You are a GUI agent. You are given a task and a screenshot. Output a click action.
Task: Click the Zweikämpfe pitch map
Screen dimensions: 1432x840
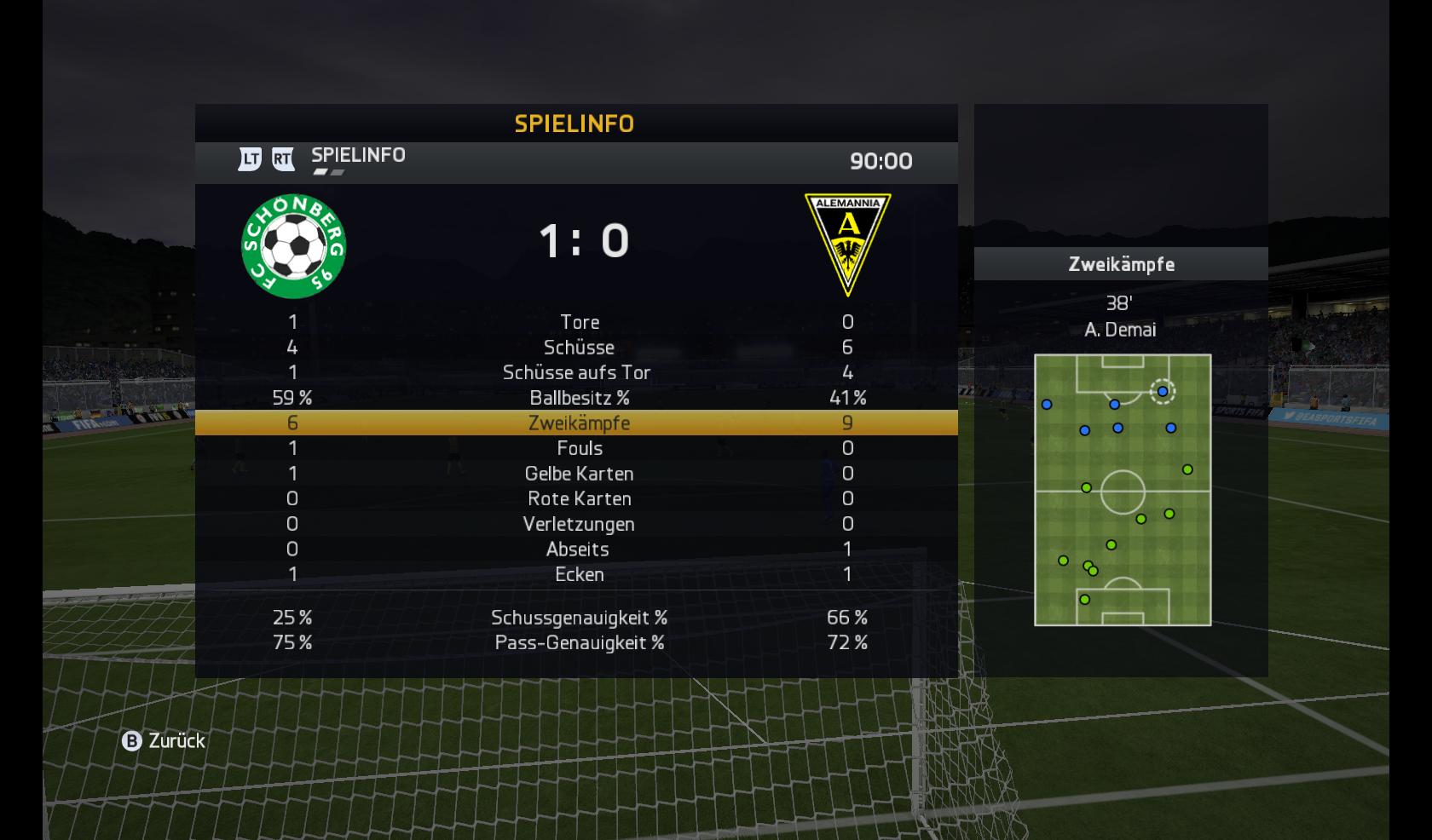[1122, 490]
